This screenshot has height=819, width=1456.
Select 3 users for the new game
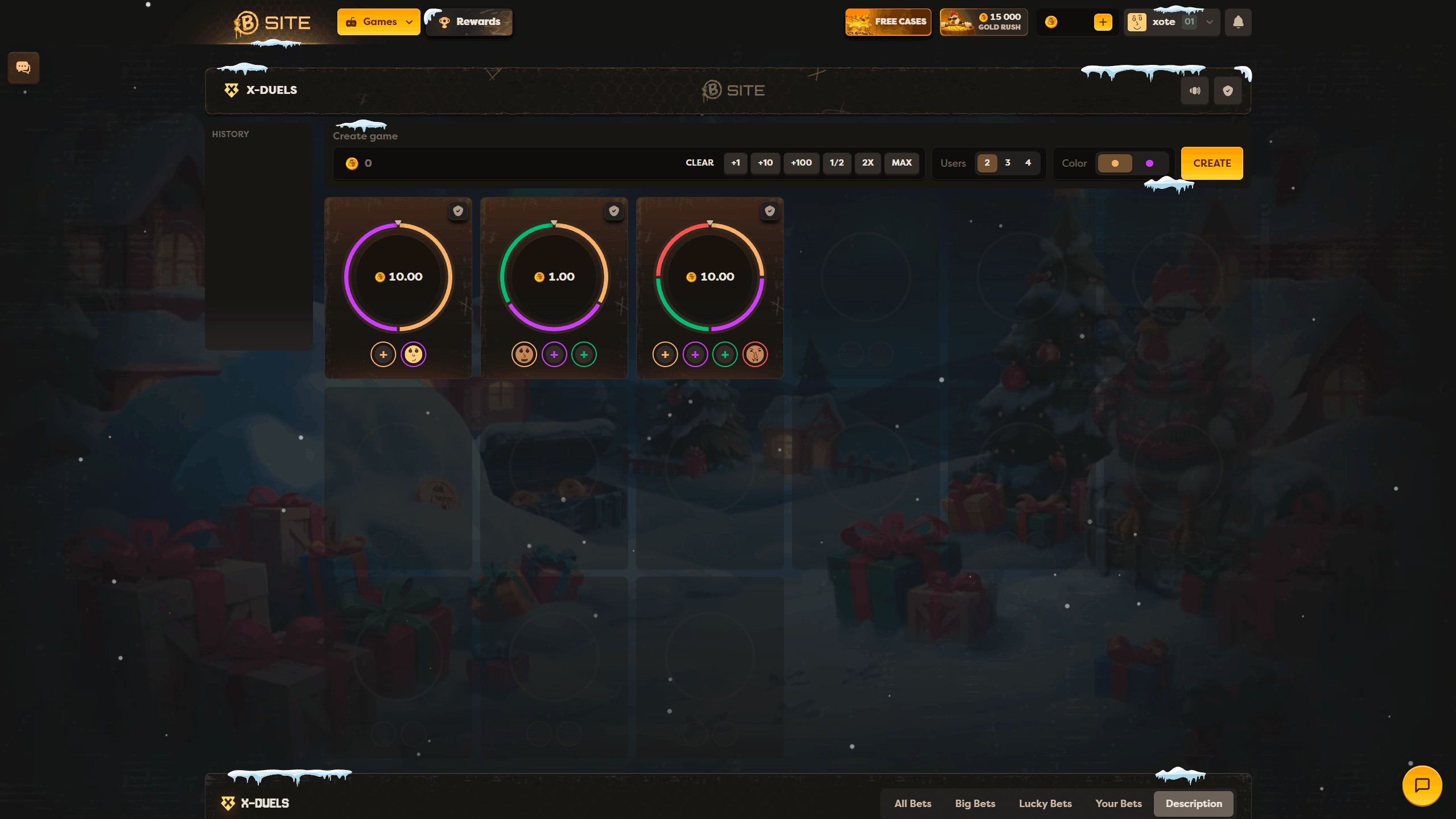[x=1007, y=163]
